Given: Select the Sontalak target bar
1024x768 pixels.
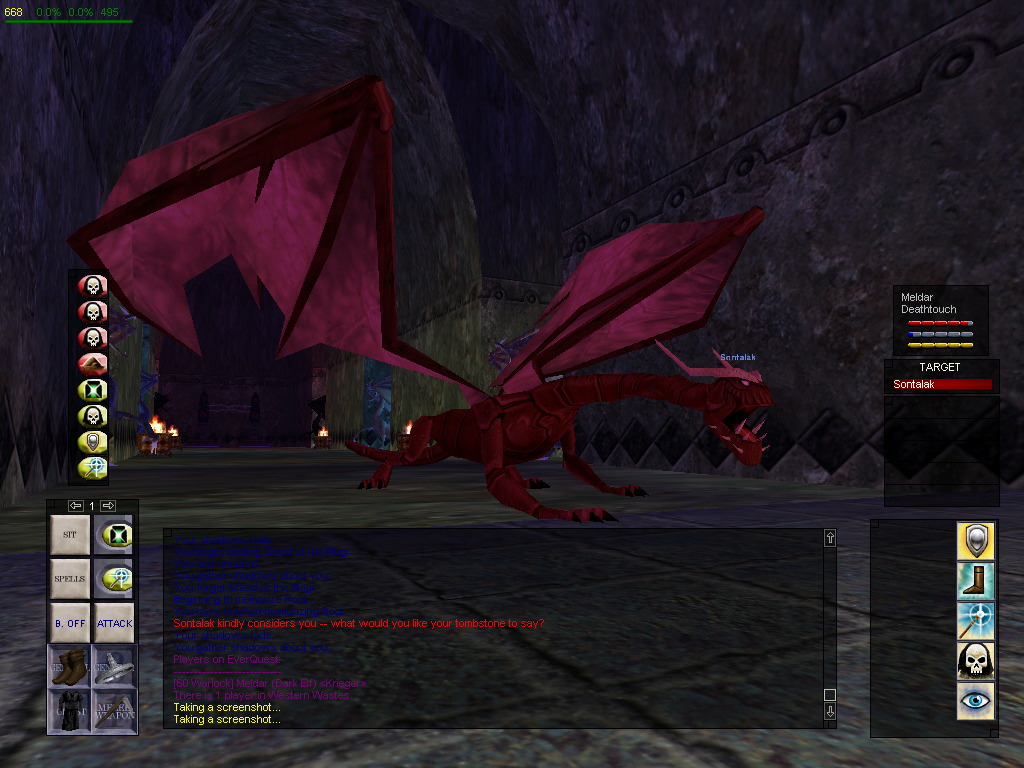Looking at the screenshot, I should tap(942, 384).
